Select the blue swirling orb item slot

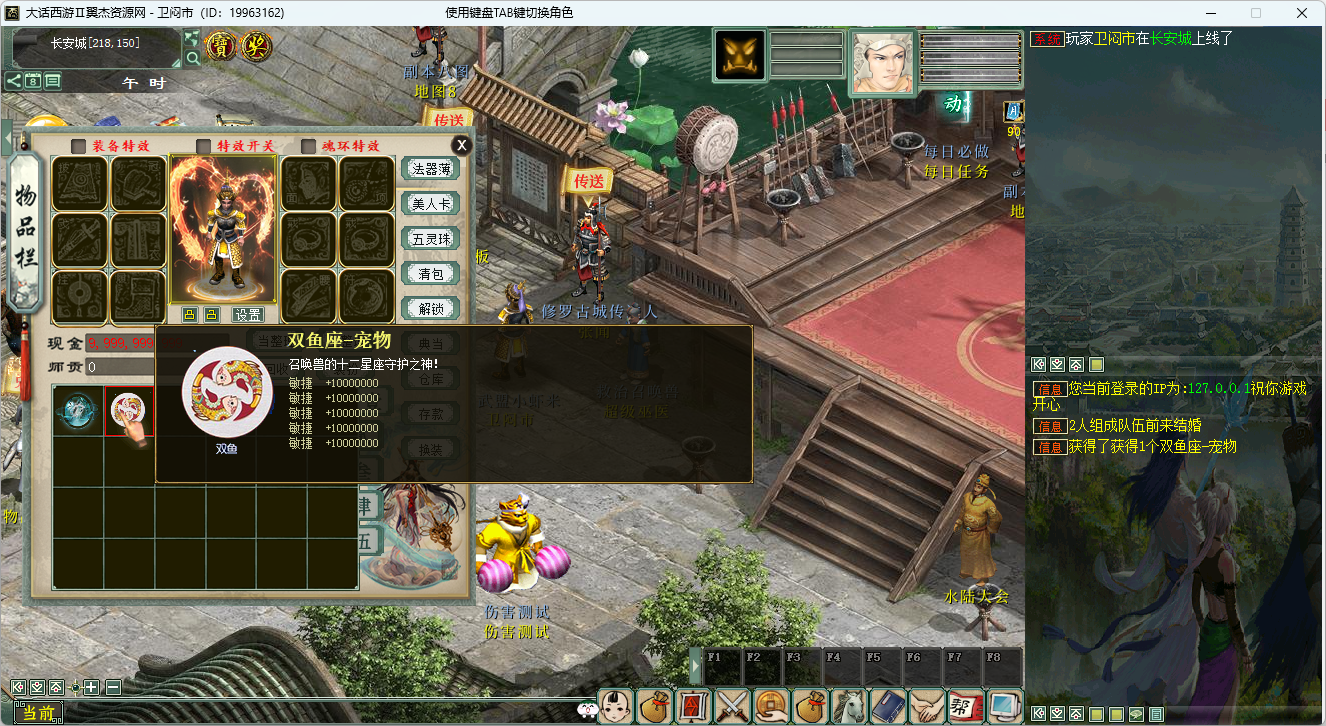(x=79, y=411)
